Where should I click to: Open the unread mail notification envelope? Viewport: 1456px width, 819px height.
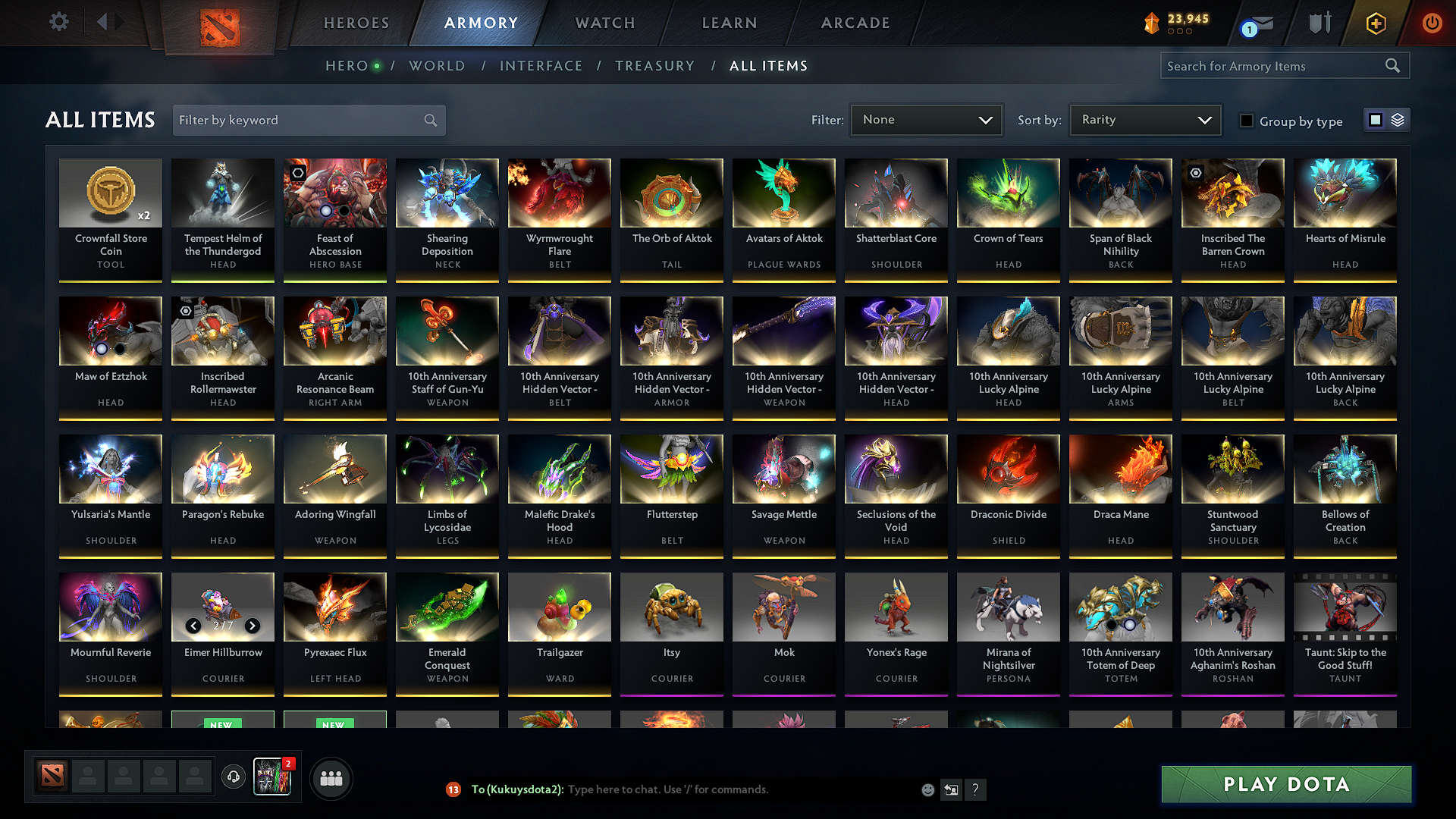pyautogui.click(x=1256, y=23)
